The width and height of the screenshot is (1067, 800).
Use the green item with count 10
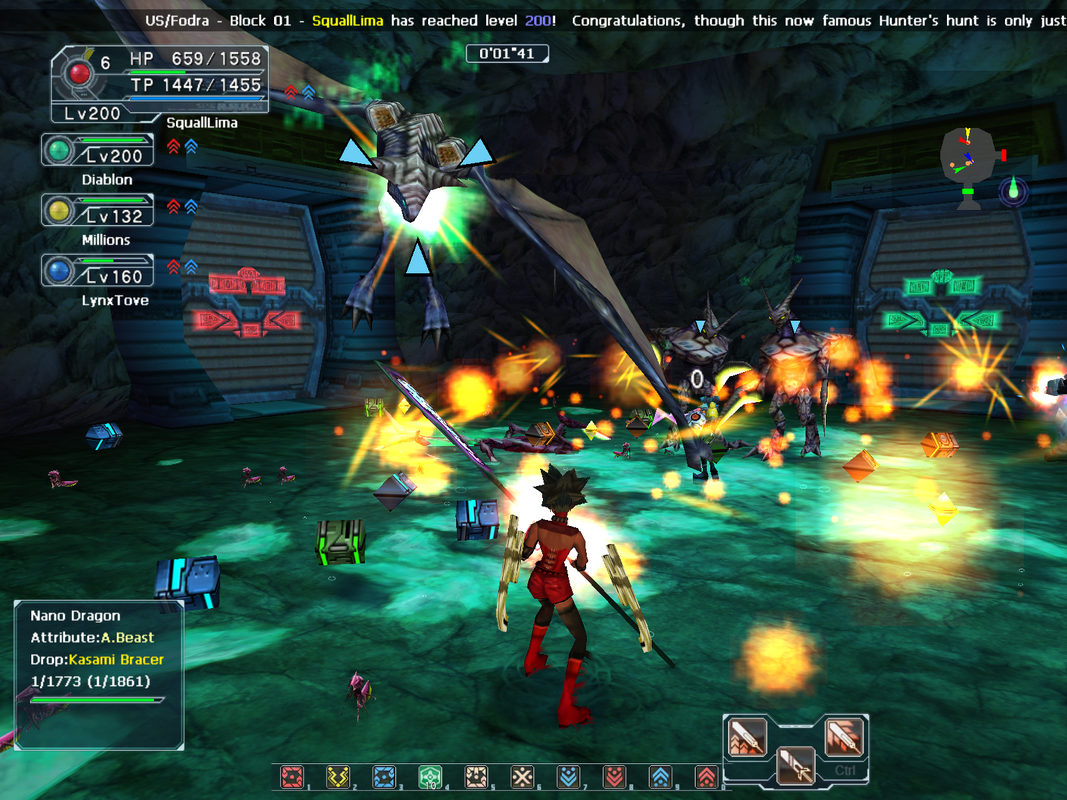tap(430, 777)
